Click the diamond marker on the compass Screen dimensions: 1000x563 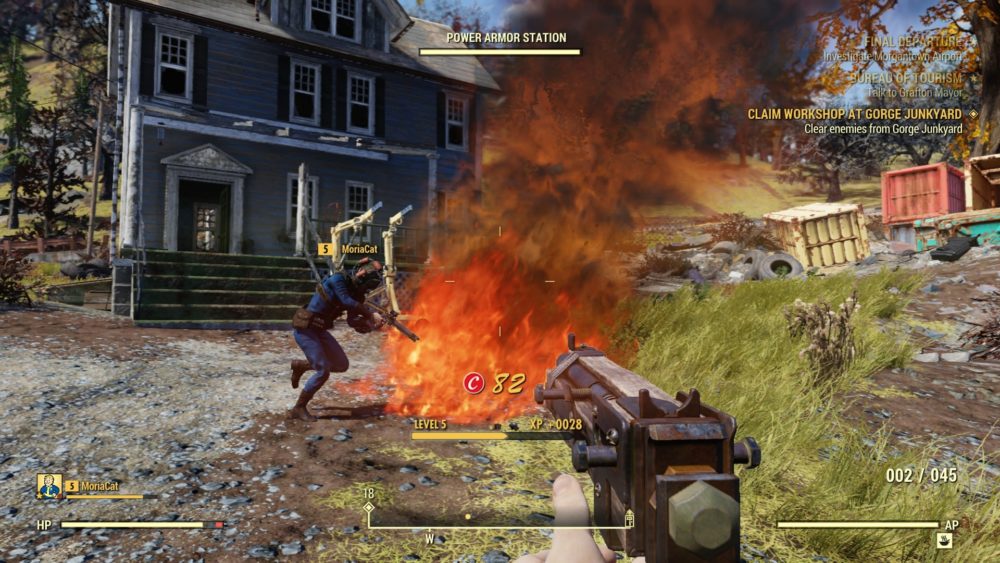coord(368,507)
